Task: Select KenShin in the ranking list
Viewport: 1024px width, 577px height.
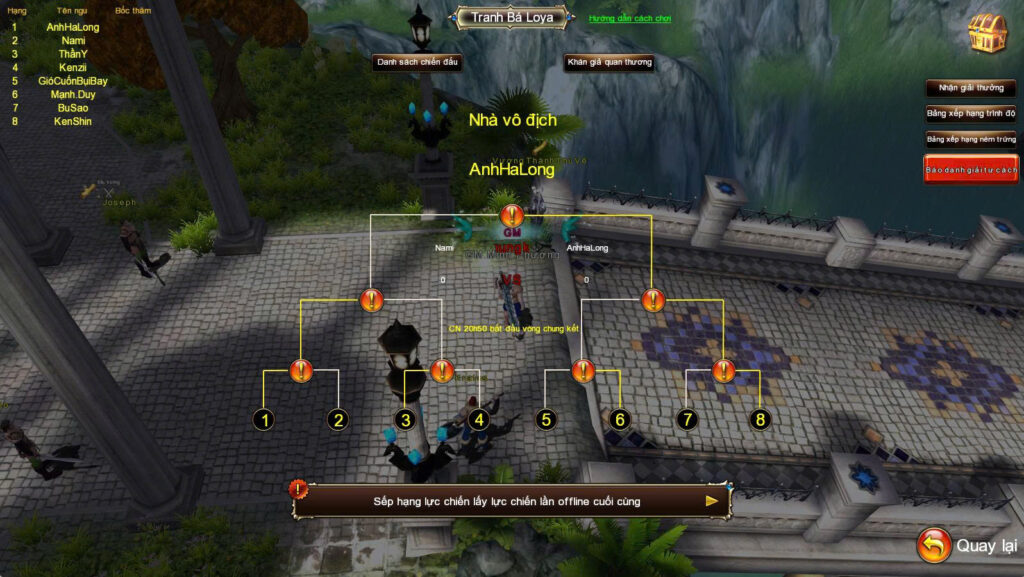Action: tap(72, 121)
